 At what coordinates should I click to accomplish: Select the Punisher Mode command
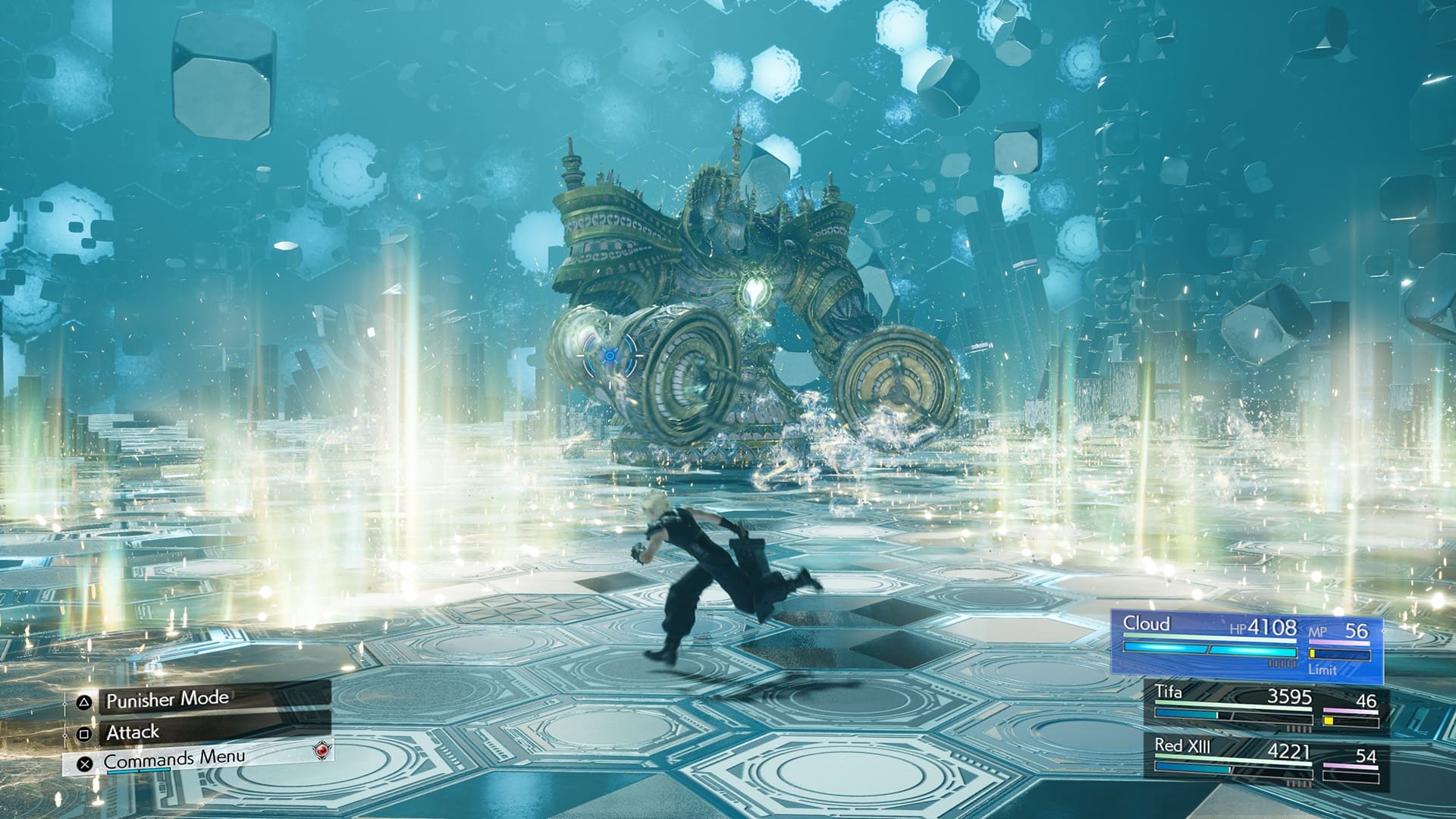[167, 699]
